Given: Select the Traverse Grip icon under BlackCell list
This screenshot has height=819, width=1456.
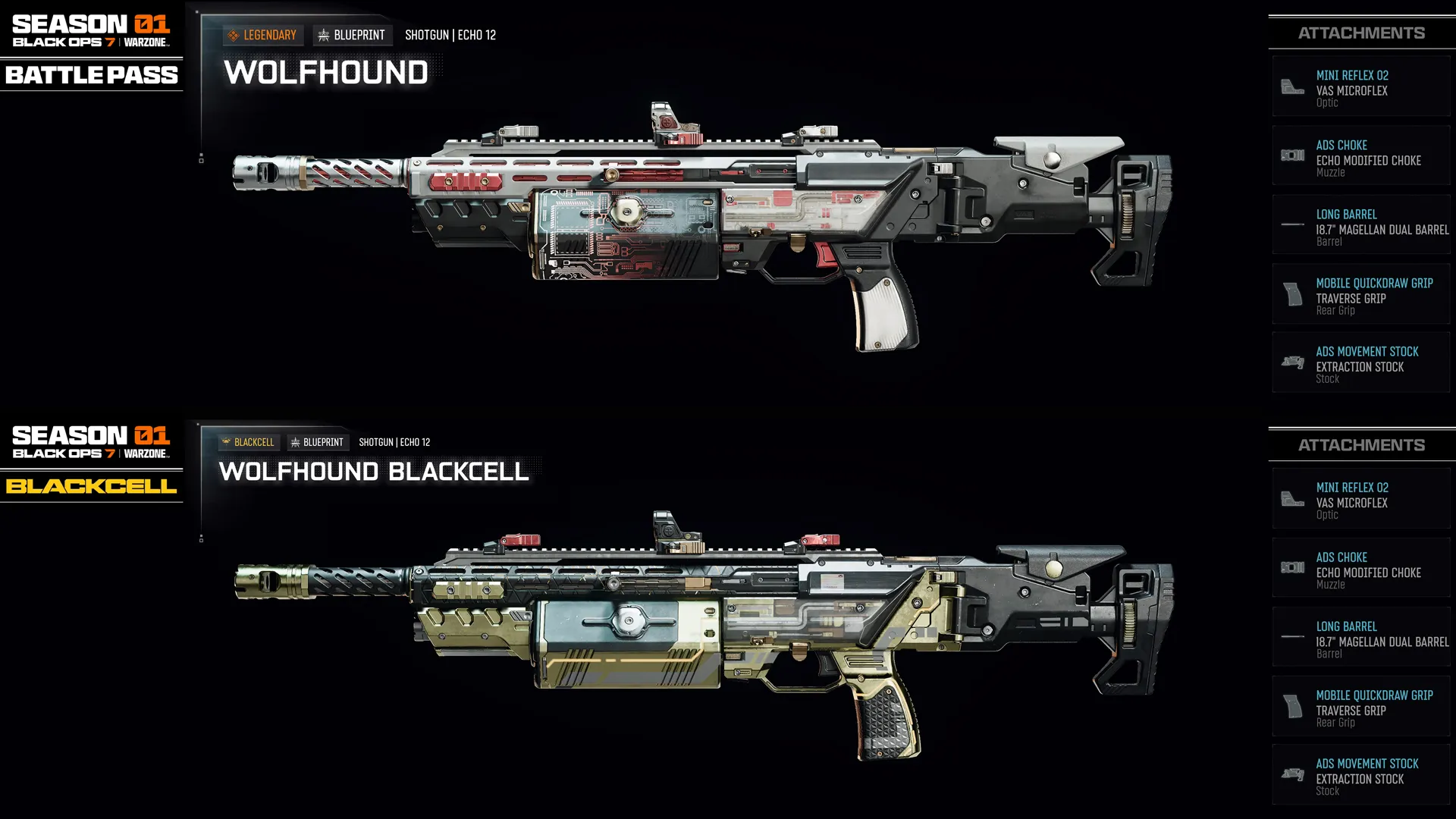Looking at the screenshot, I should [x=1292, y=707].
